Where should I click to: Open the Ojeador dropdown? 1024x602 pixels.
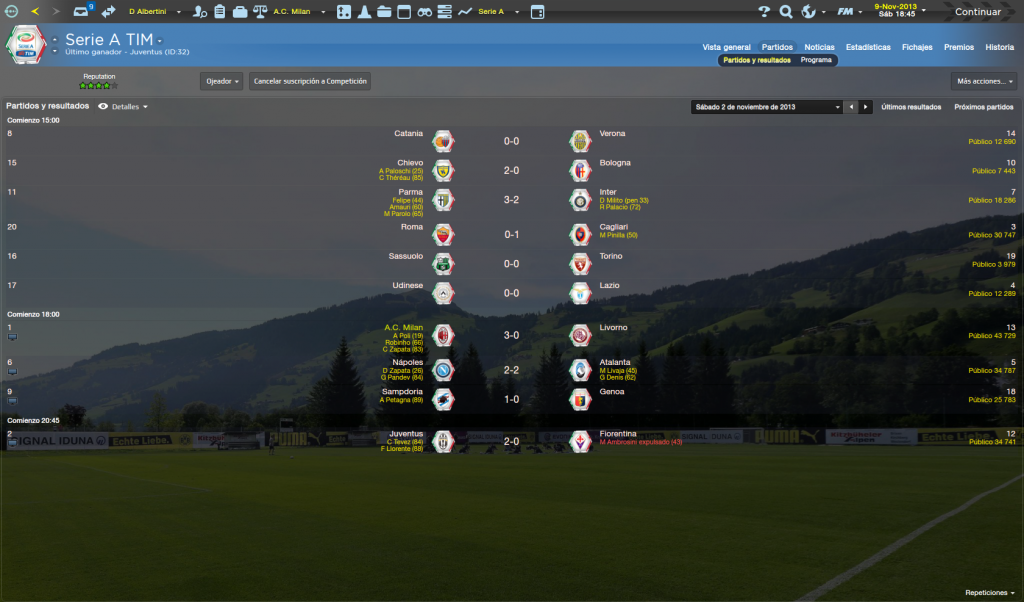(222, 81)
